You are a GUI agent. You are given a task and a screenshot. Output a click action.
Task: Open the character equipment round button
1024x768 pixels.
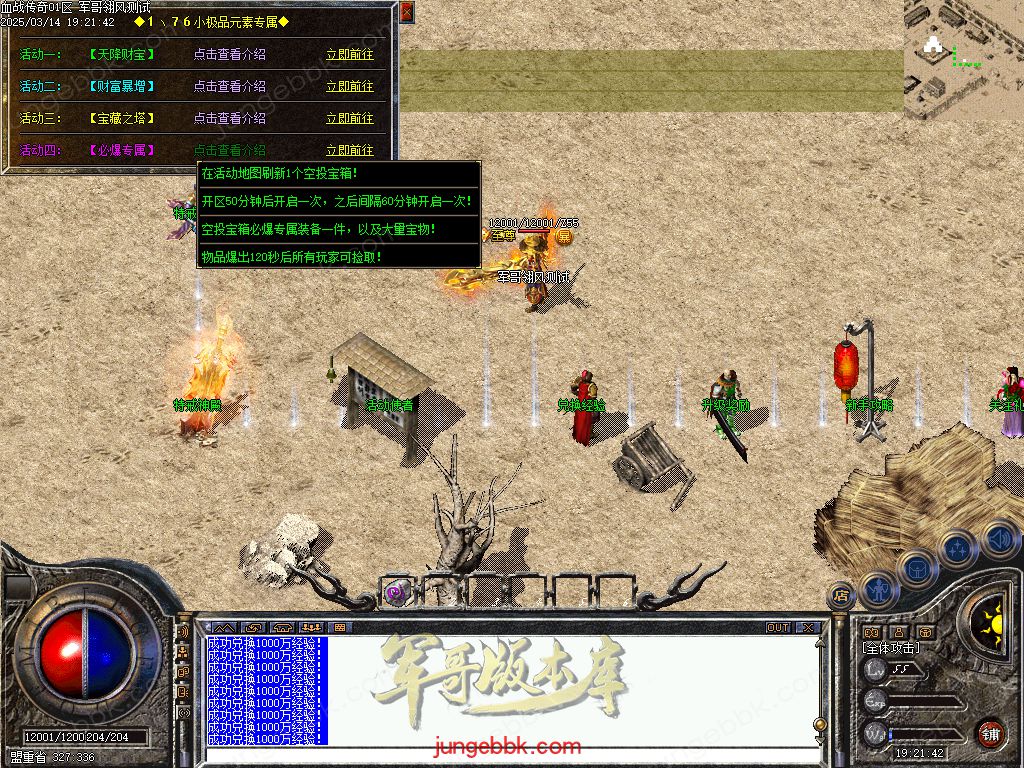coord(879,590)
